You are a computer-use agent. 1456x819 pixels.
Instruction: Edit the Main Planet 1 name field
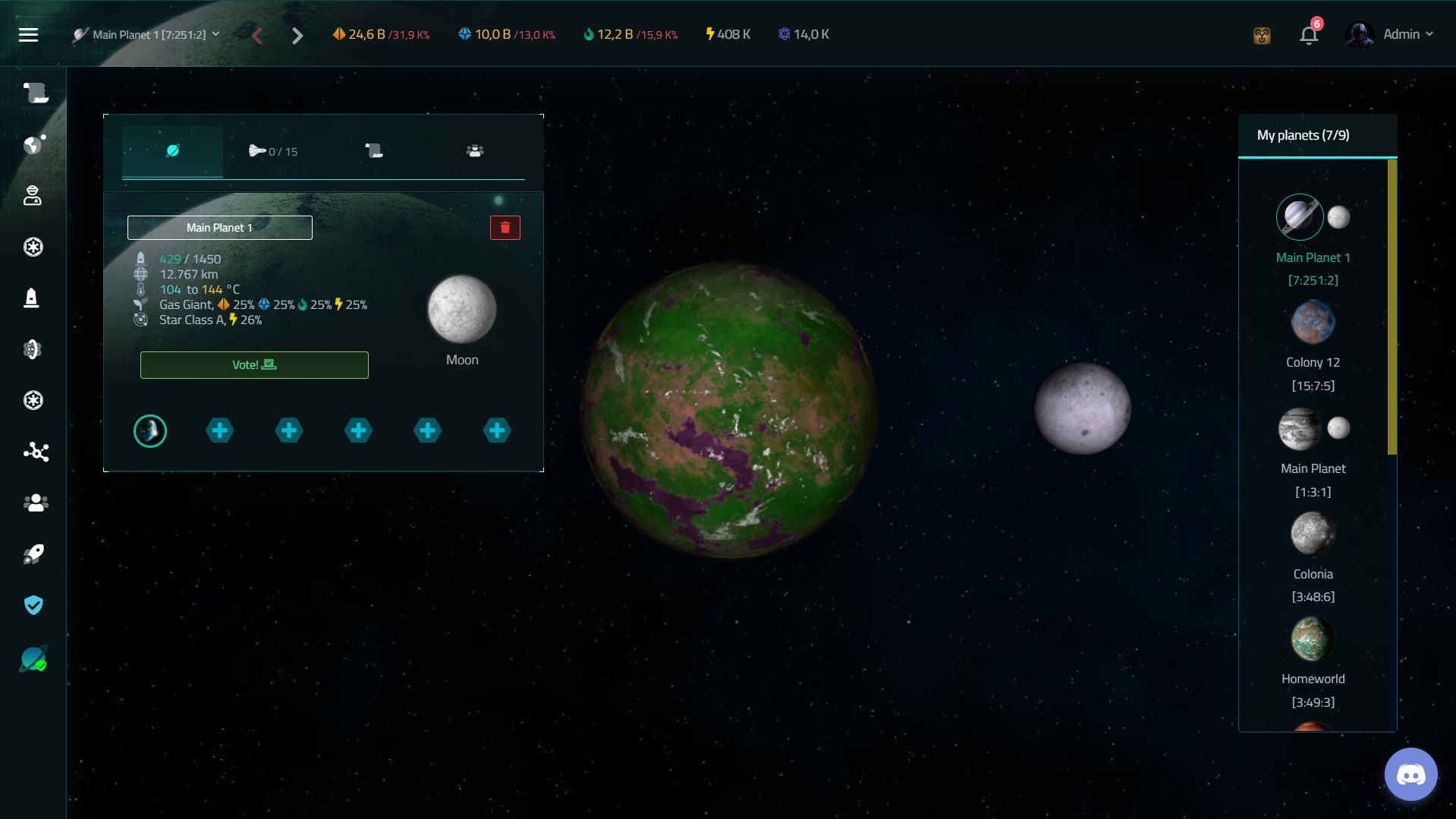pyautogui.click(x=219, y=228)
